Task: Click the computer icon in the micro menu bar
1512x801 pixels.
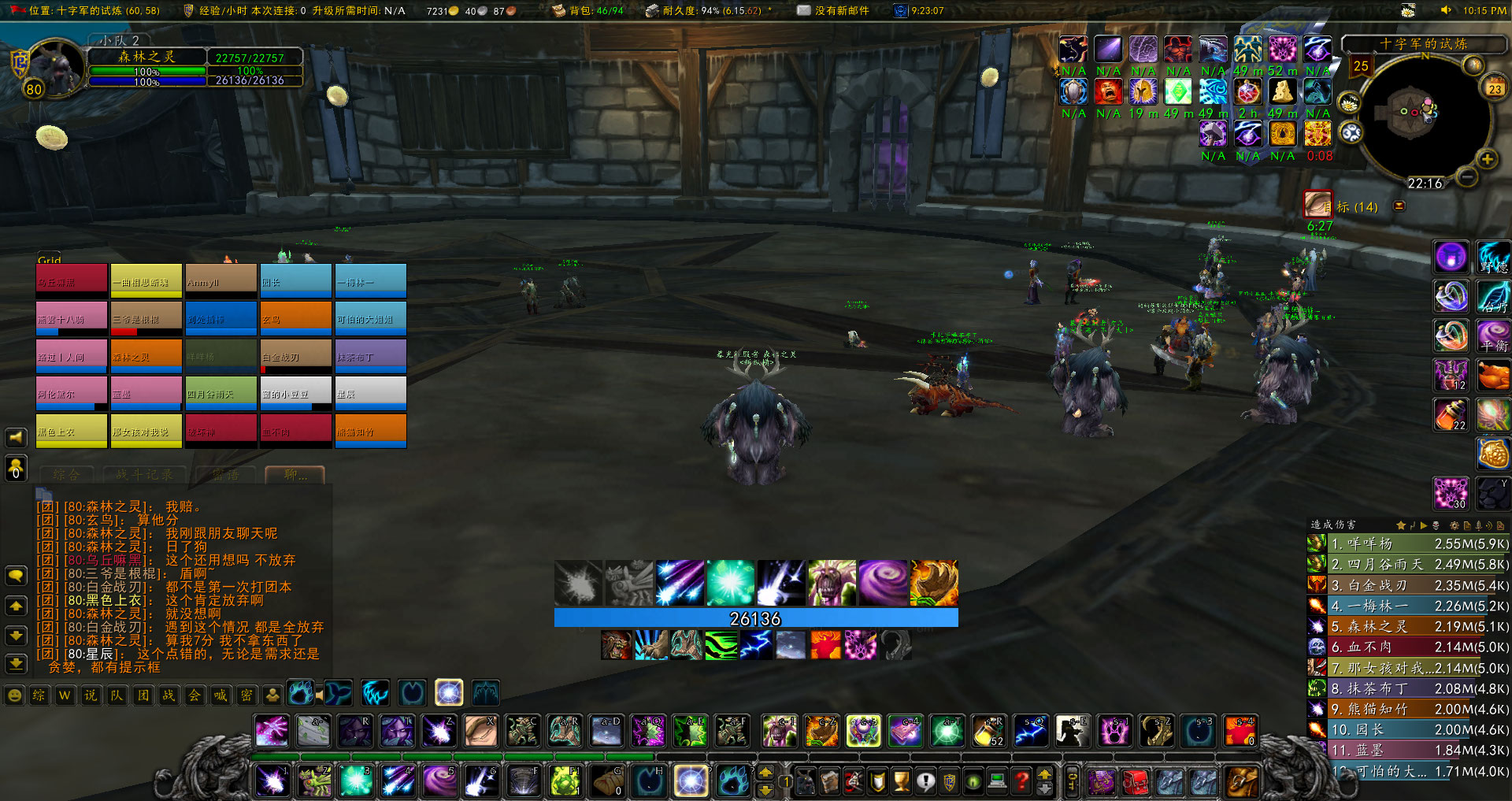Action: [x=998, y=781]
